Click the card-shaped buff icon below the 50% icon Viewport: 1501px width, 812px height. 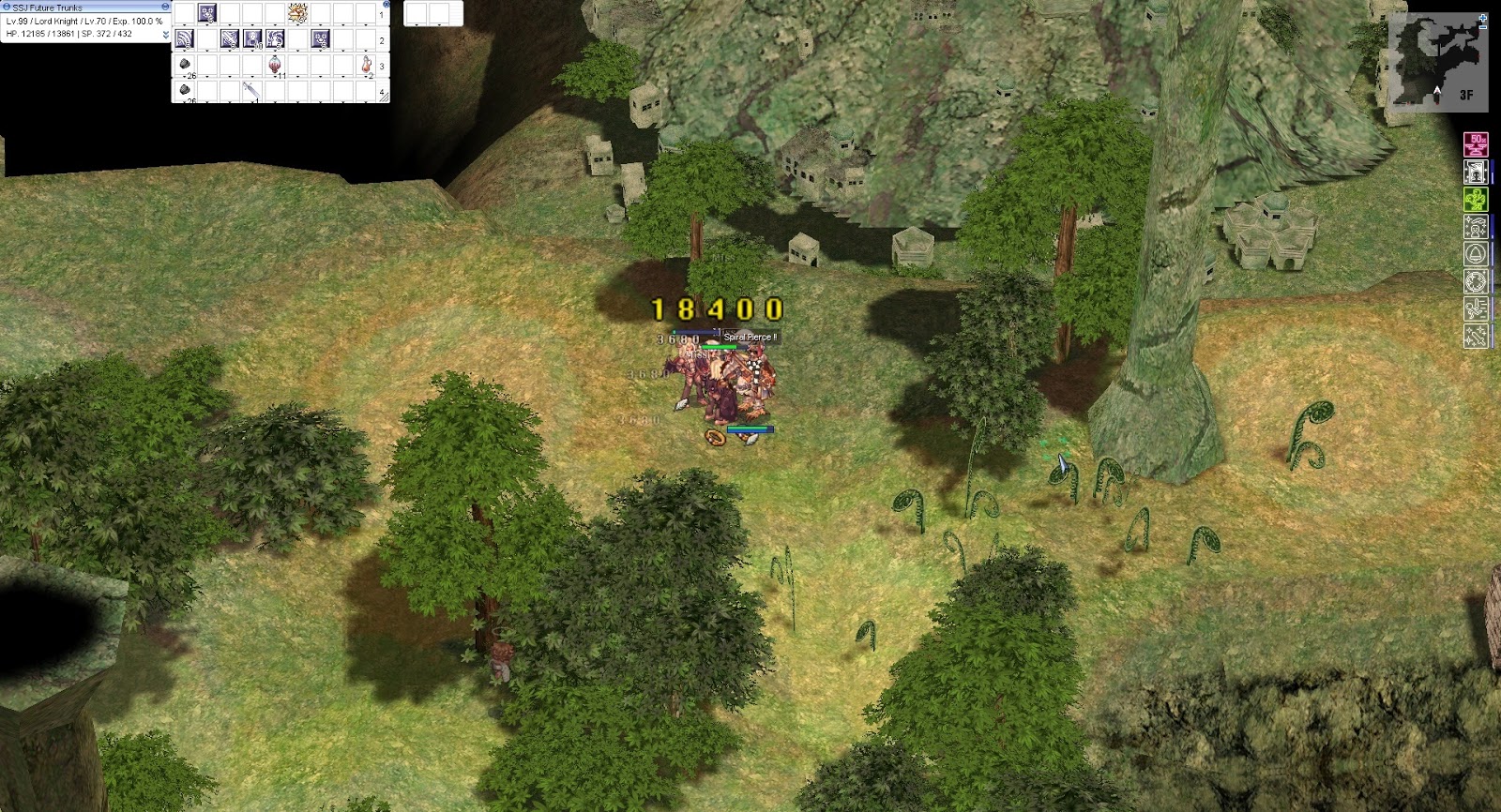pos(1476,173)
